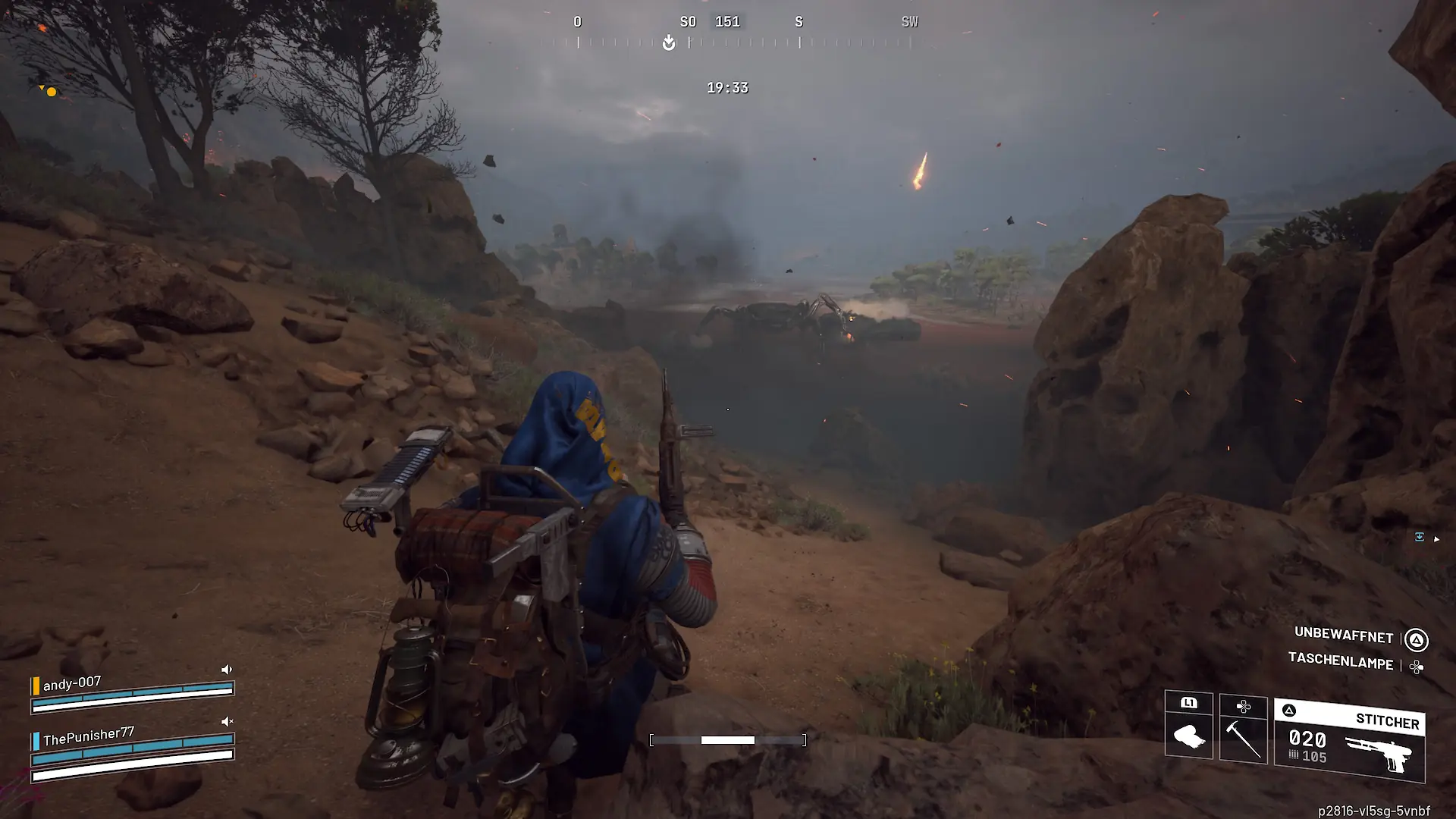Toggle ThePunisher77's voice speaker icon
The image size is (1456, 819).
[x=226, y=721]
